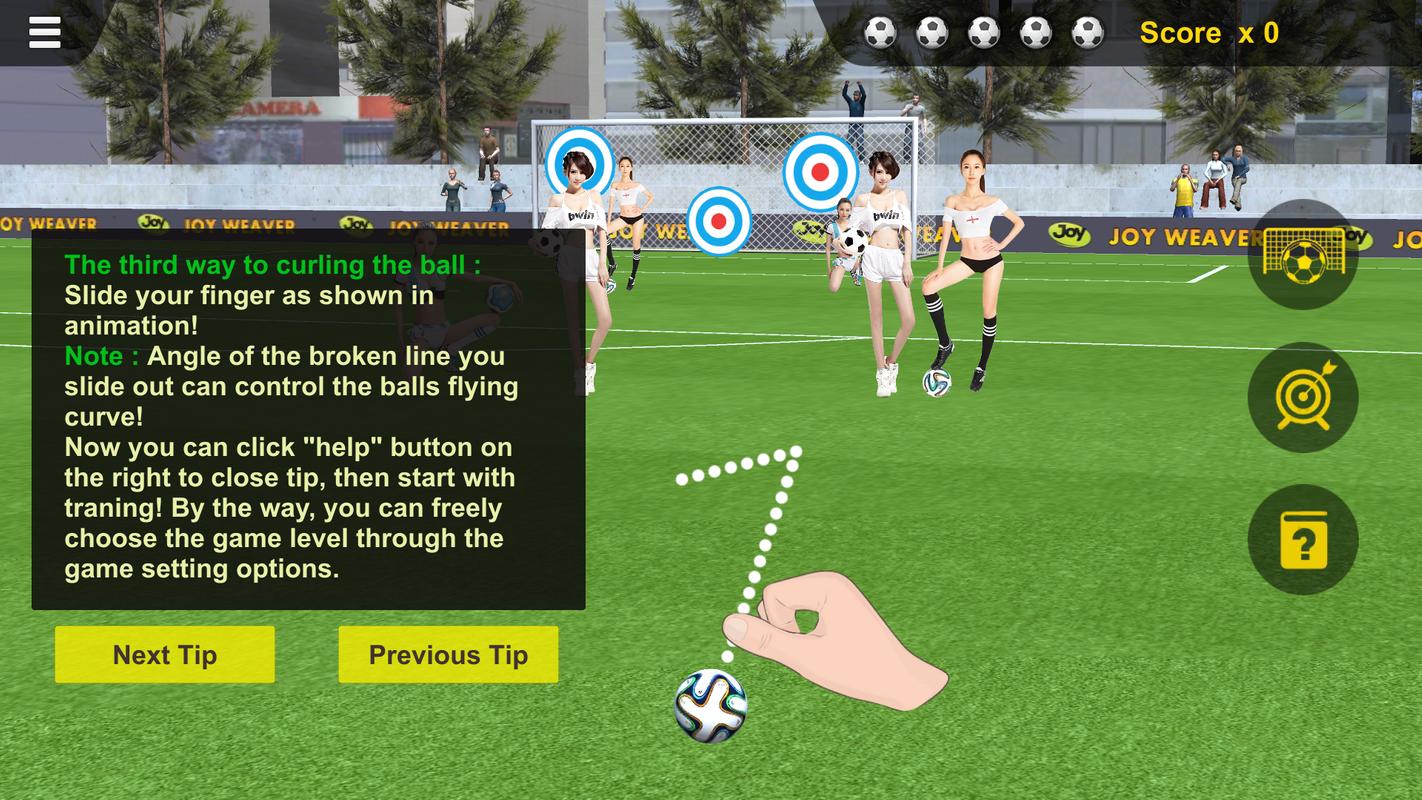Viewport: 1422px width, 800px height.
Task: Show the Previous Tip
Action: coord(448,655)
